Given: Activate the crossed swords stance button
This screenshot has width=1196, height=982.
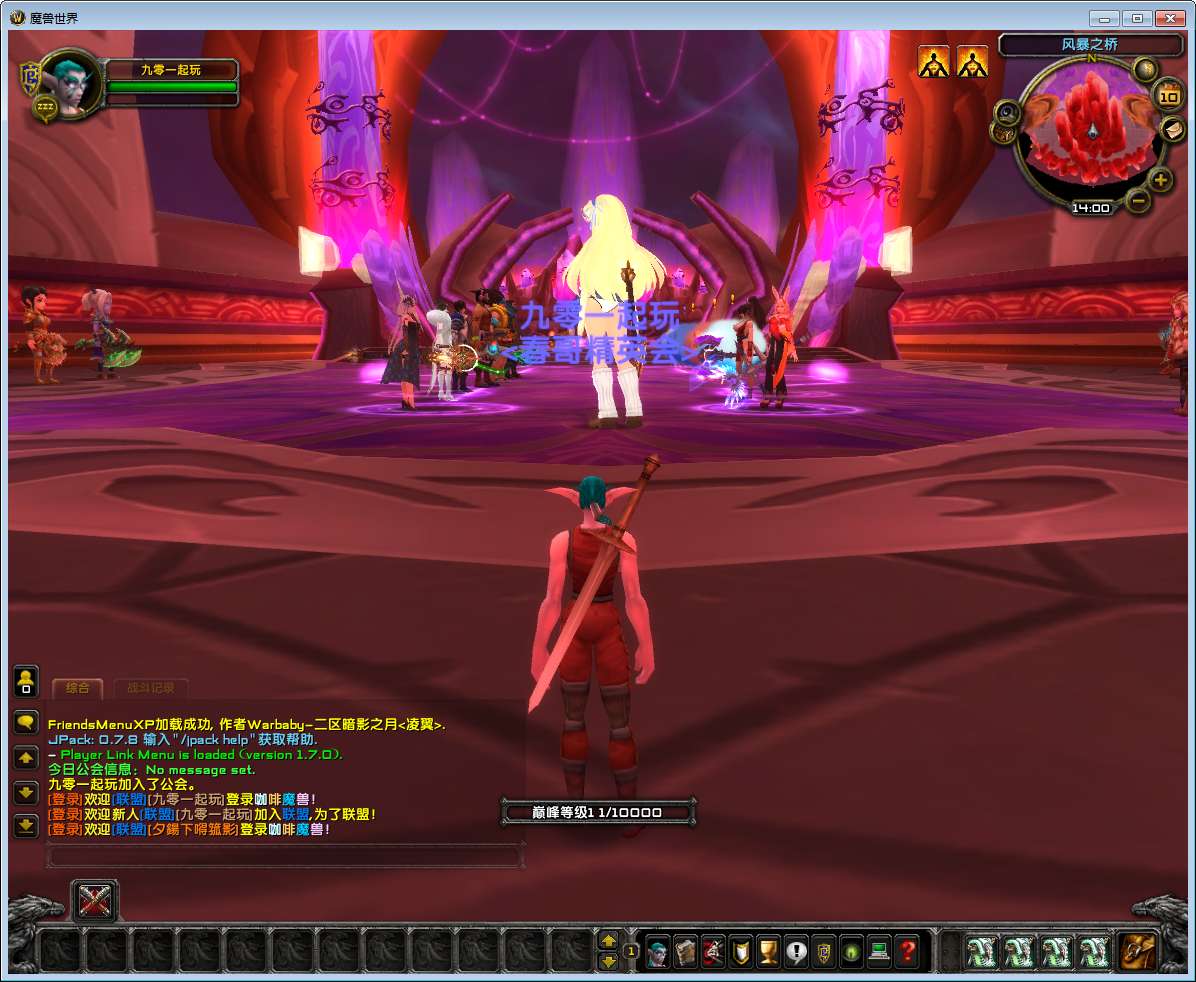Looking at the screenshot, I should pyautogui.click(x=95, y=901).
